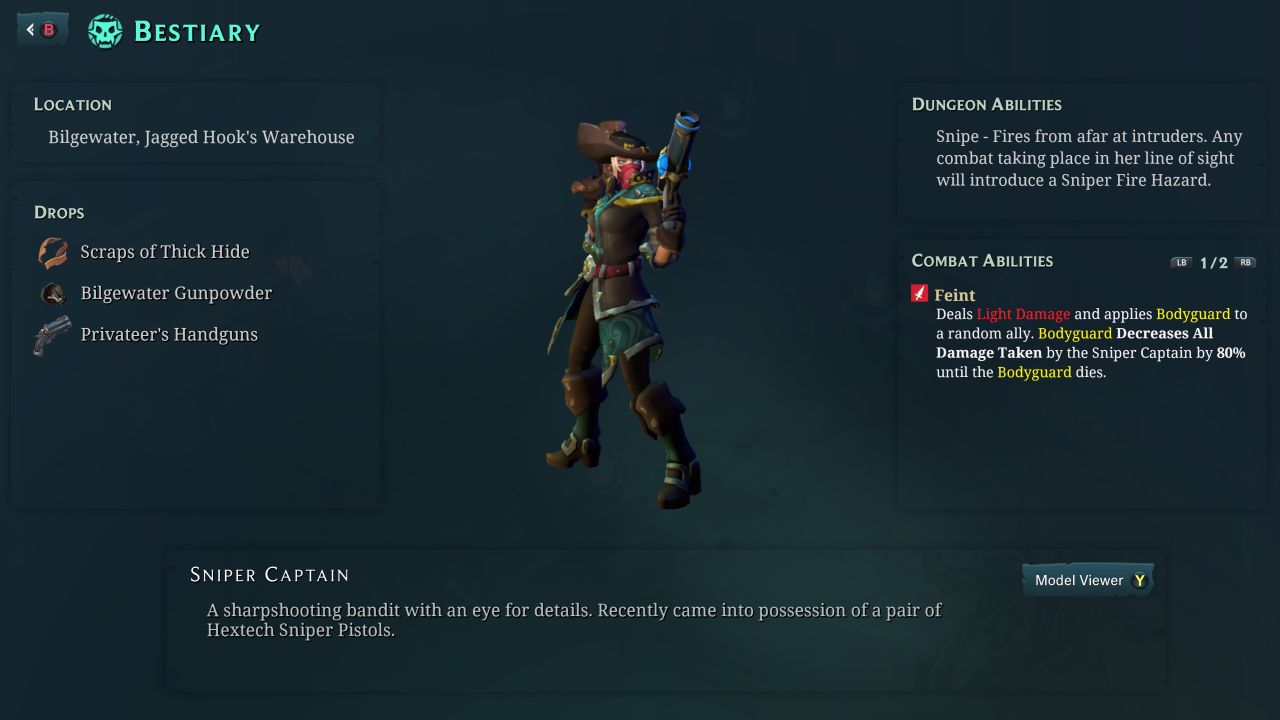The width and height of the screenshot is (1280, 720).
Task: Select the Bilgewater Gunpowder drop
Action: [x=175, y=293]
